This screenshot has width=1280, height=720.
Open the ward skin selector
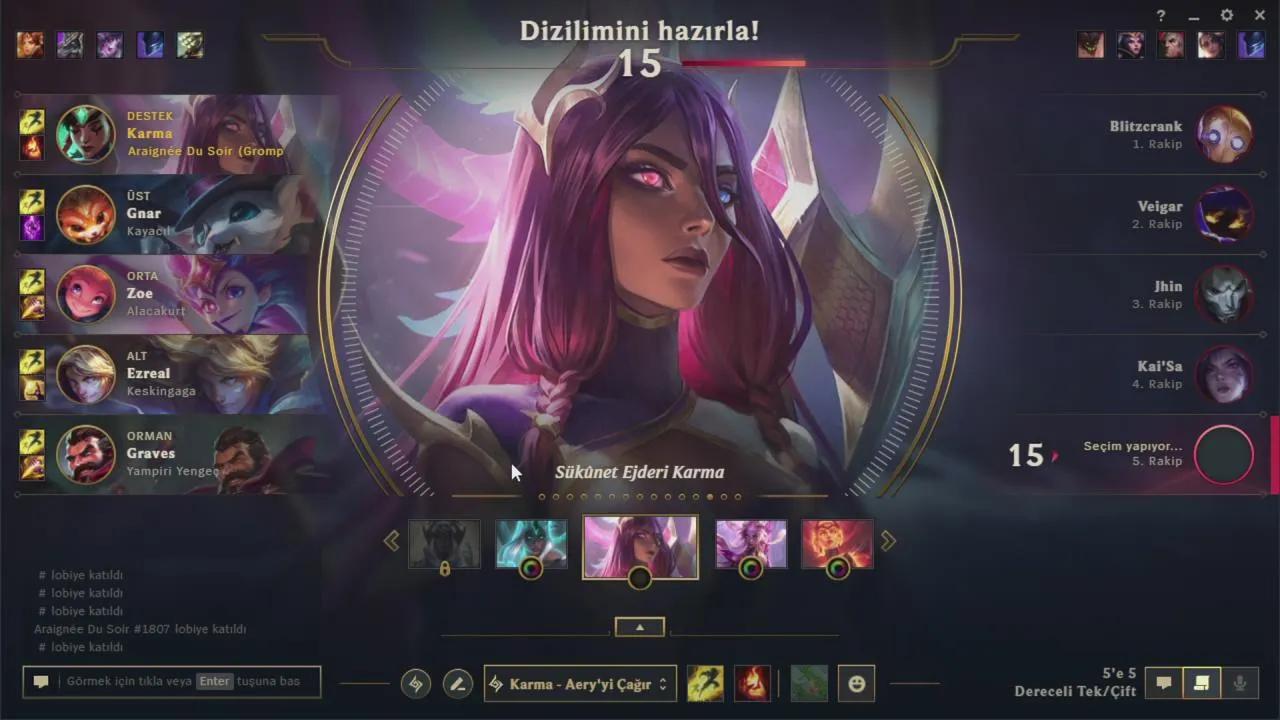(x=809, y=684)
